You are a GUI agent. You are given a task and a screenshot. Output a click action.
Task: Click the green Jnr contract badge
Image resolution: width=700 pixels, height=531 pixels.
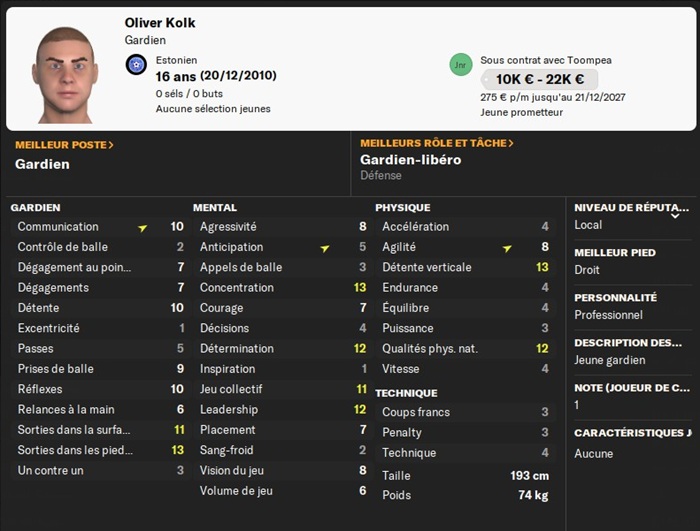point(460,64)
